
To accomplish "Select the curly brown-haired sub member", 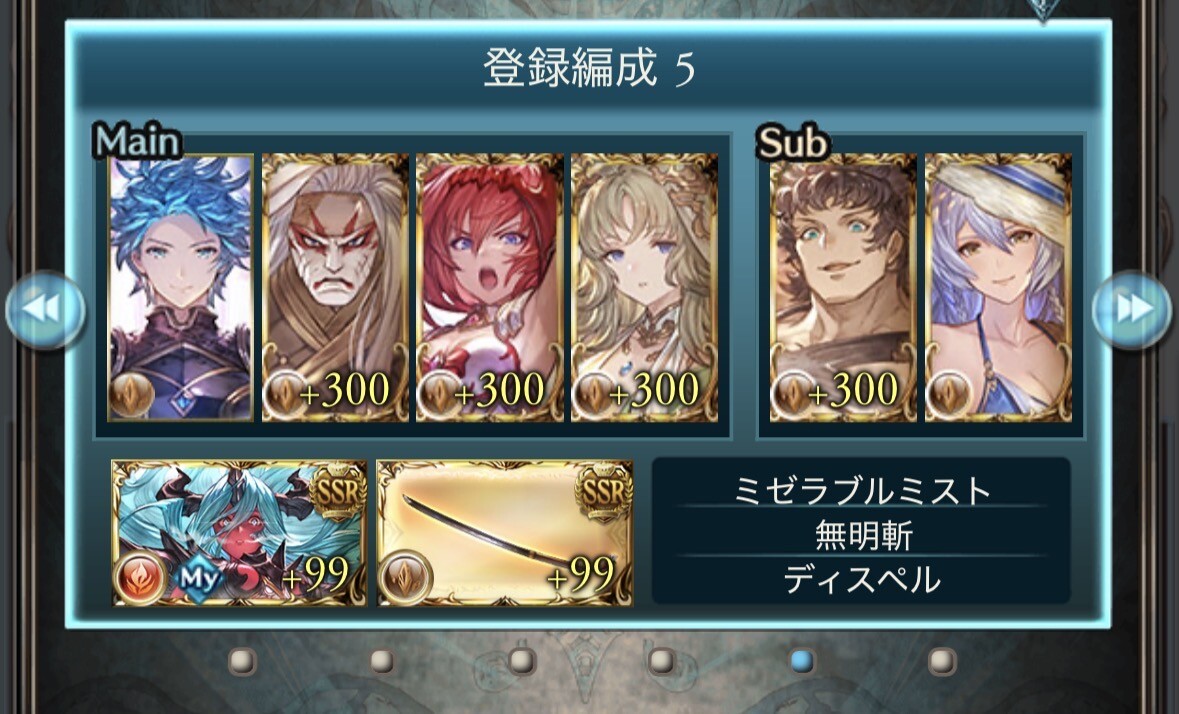I will click(842, 288).
